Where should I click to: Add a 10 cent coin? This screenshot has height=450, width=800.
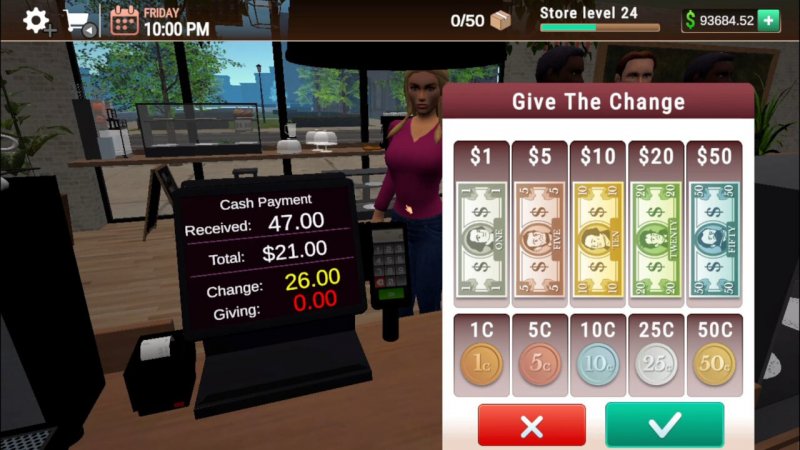pyautogui.click(x=598, y=365)
